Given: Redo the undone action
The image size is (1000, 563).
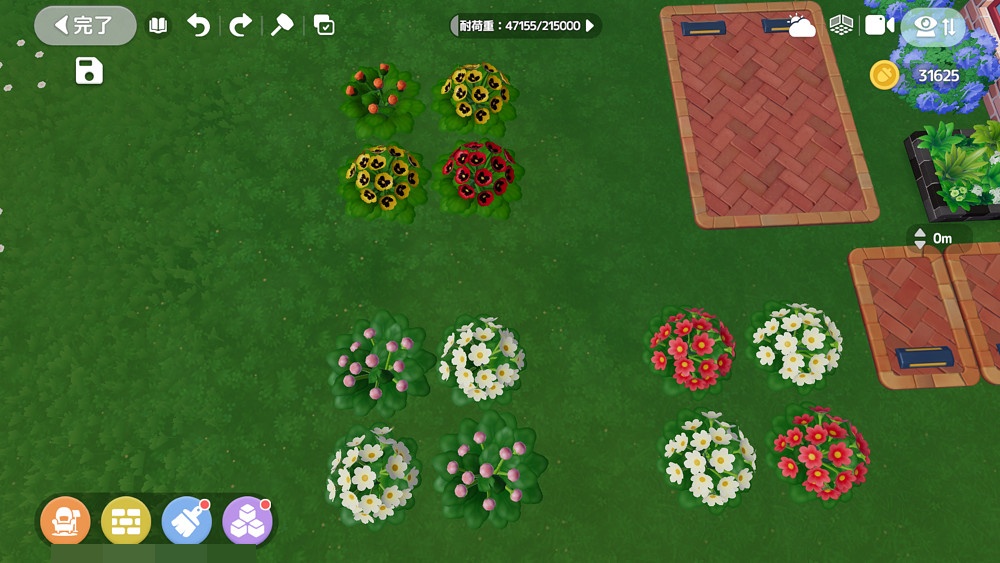Looking at the screenshot, I should click(240, 26).
